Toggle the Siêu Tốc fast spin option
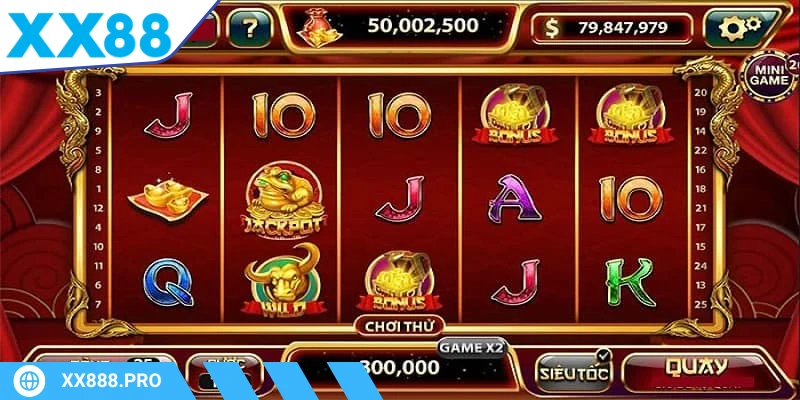 [573, 372]
